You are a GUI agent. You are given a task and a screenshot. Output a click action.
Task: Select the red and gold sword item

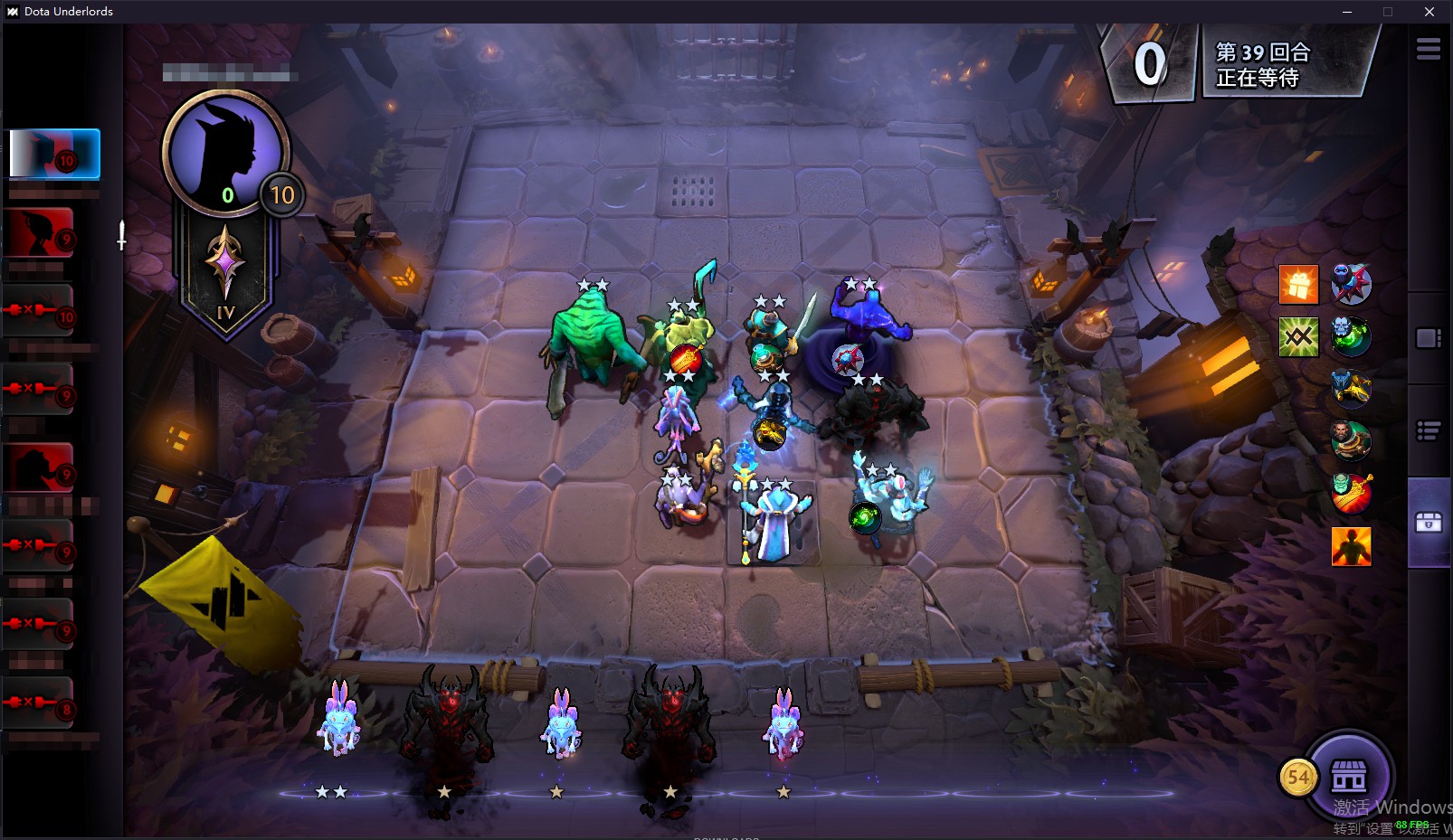point(1352,494)
